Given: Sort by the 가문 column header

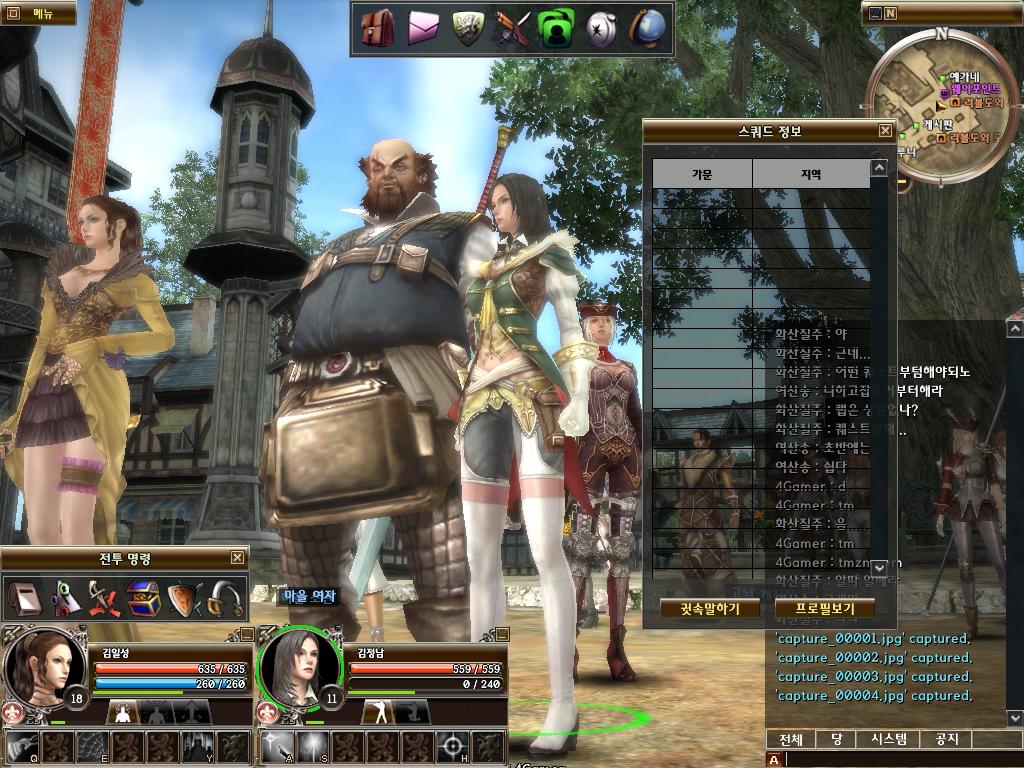Looking at the screenshot, I should tap(702, 174).
